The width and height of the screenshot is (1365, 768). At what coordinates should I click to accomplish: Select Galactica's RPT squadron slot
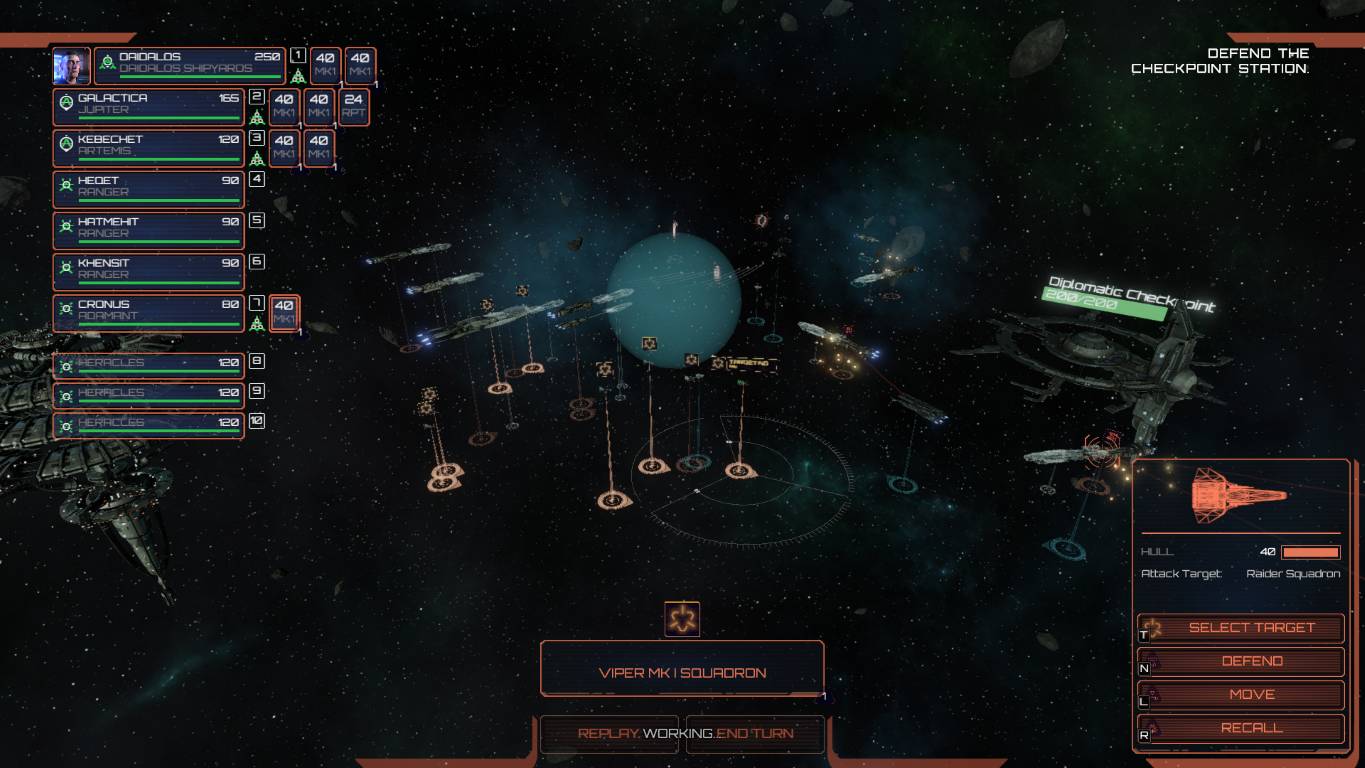pos(354,107)
